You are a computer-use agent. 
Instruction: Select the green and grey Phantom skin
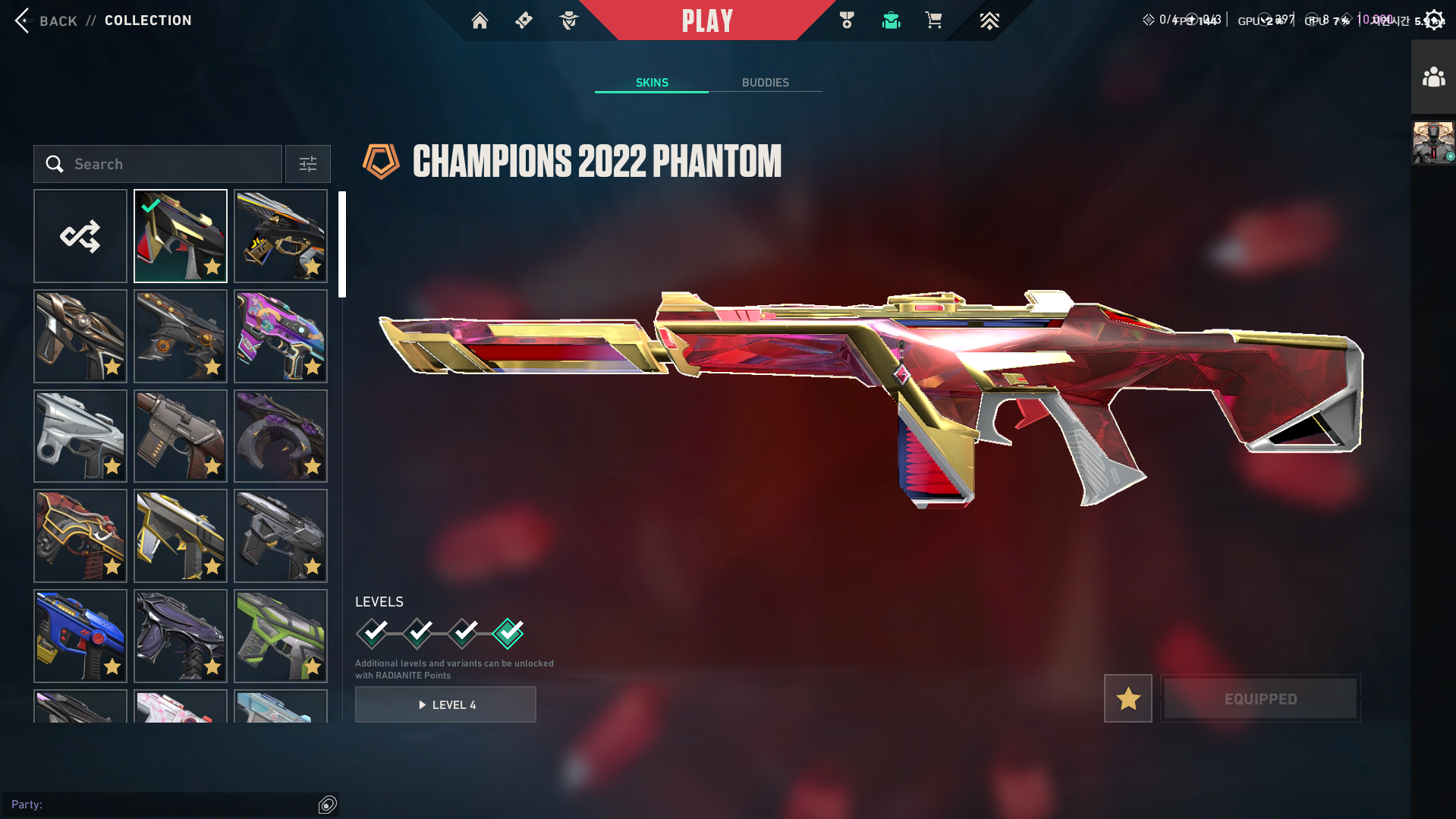[x=281, y=636]
